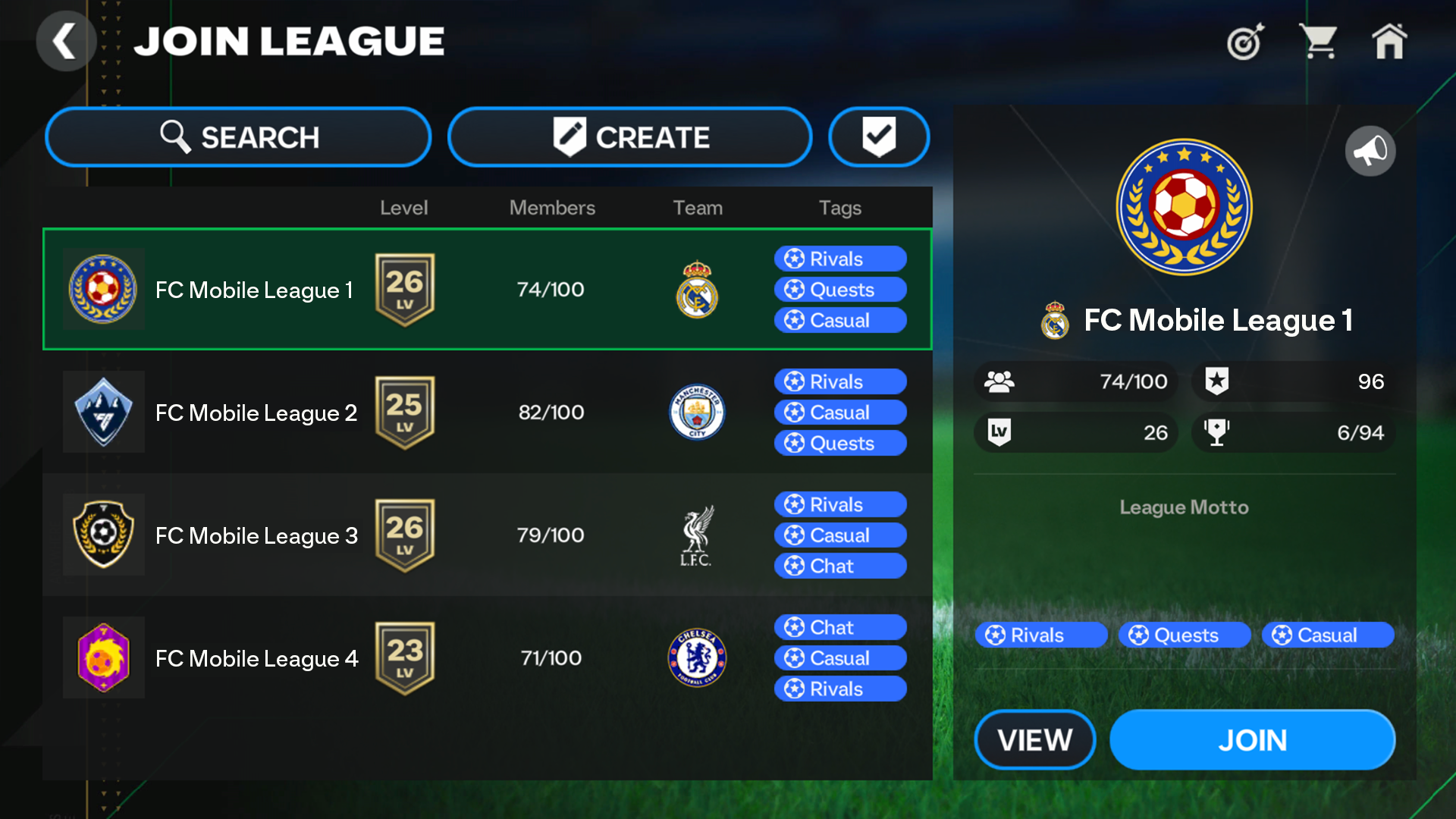Click the Manchester City team logo
This screenshot has height=819, width=1456.
click(x=697, y=413)
